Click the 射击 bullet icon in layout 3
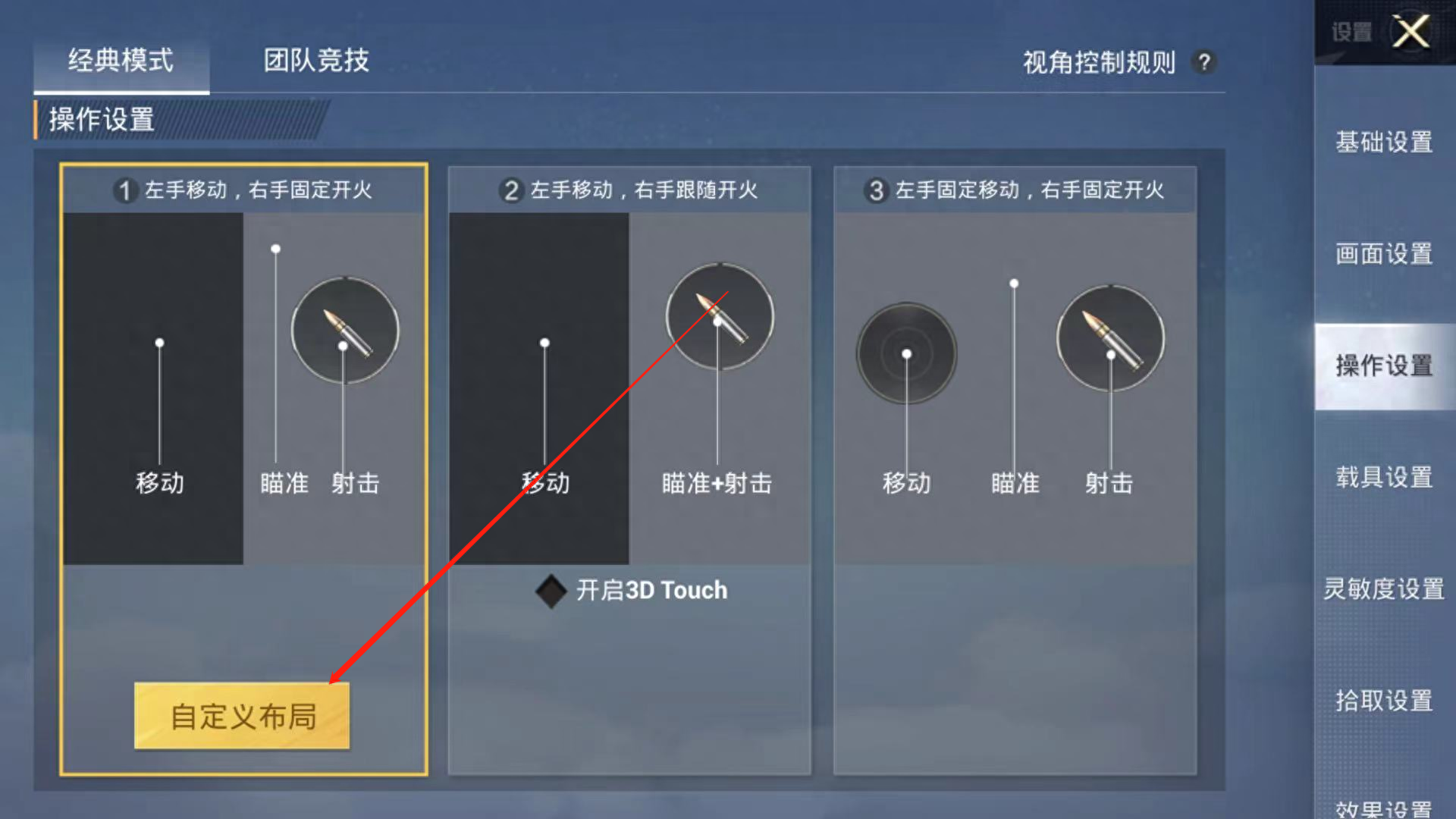 click(1109, 340)
